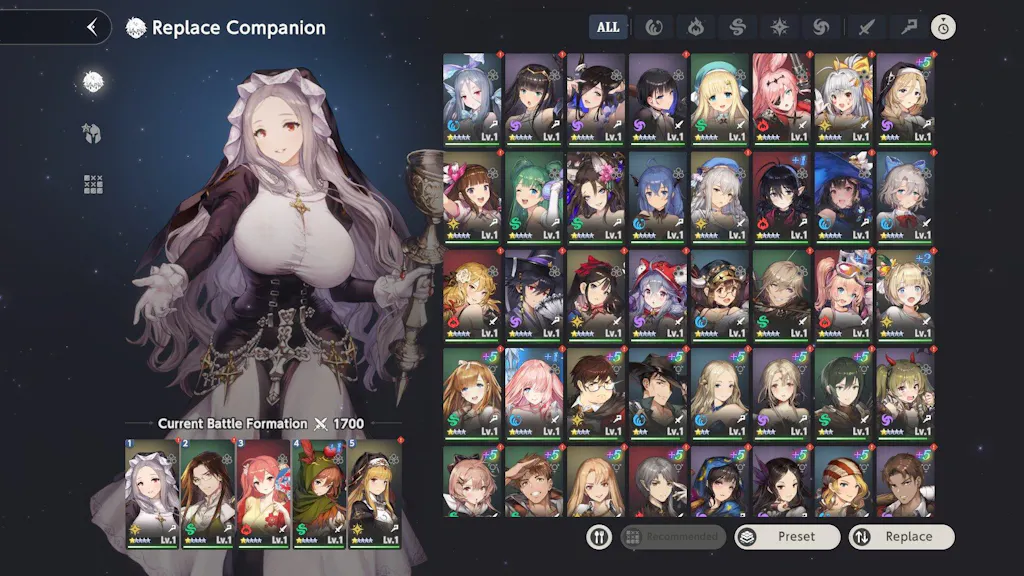
Task: Pick the pink-haired eyepatch companion card
Action: pos(782,98)
